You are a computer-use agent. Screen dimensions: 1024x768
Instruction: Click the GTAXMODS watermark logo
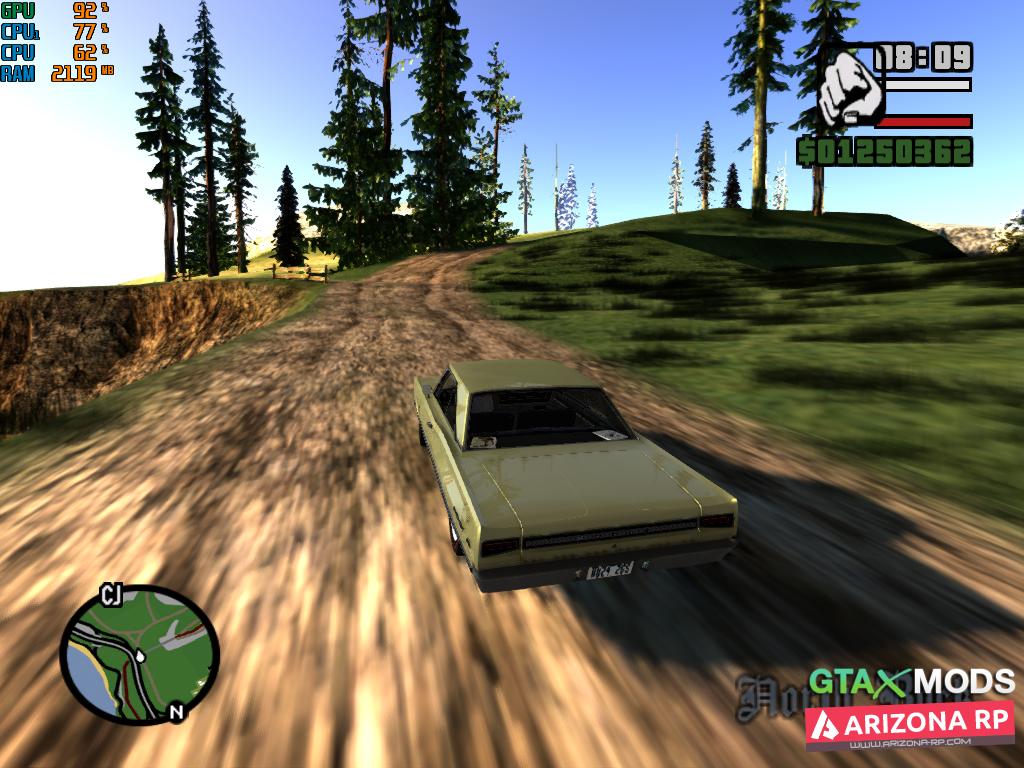[x=911, y=682]
